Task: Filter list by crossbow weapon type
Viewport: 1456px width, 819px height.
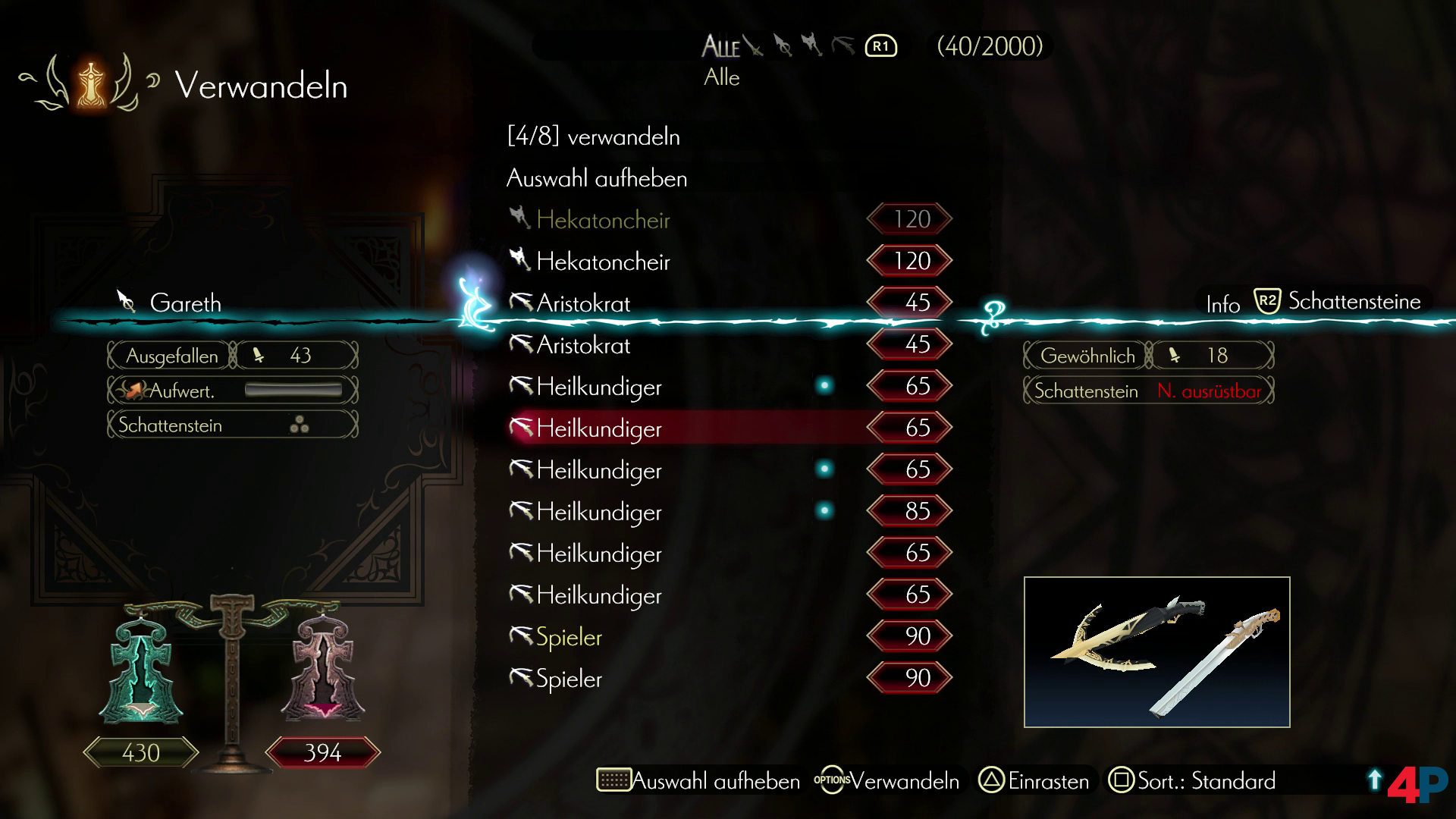Action: click(843, 46)
